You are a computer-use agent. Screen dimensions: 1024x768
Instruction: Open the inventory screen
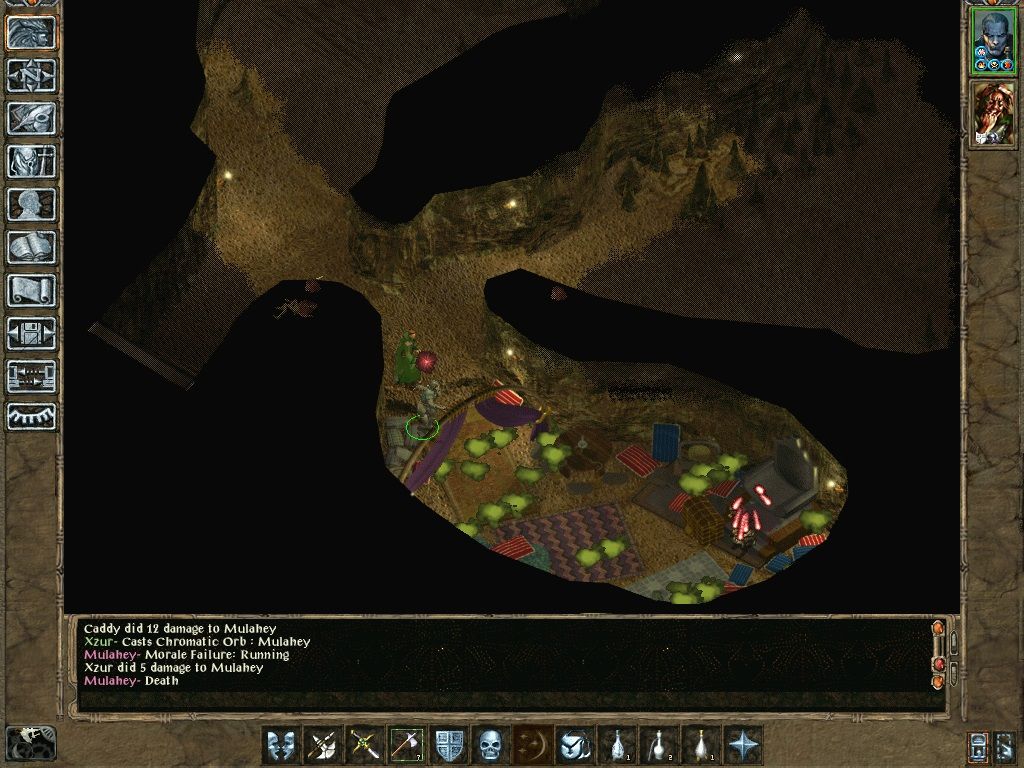click(31, 161)
